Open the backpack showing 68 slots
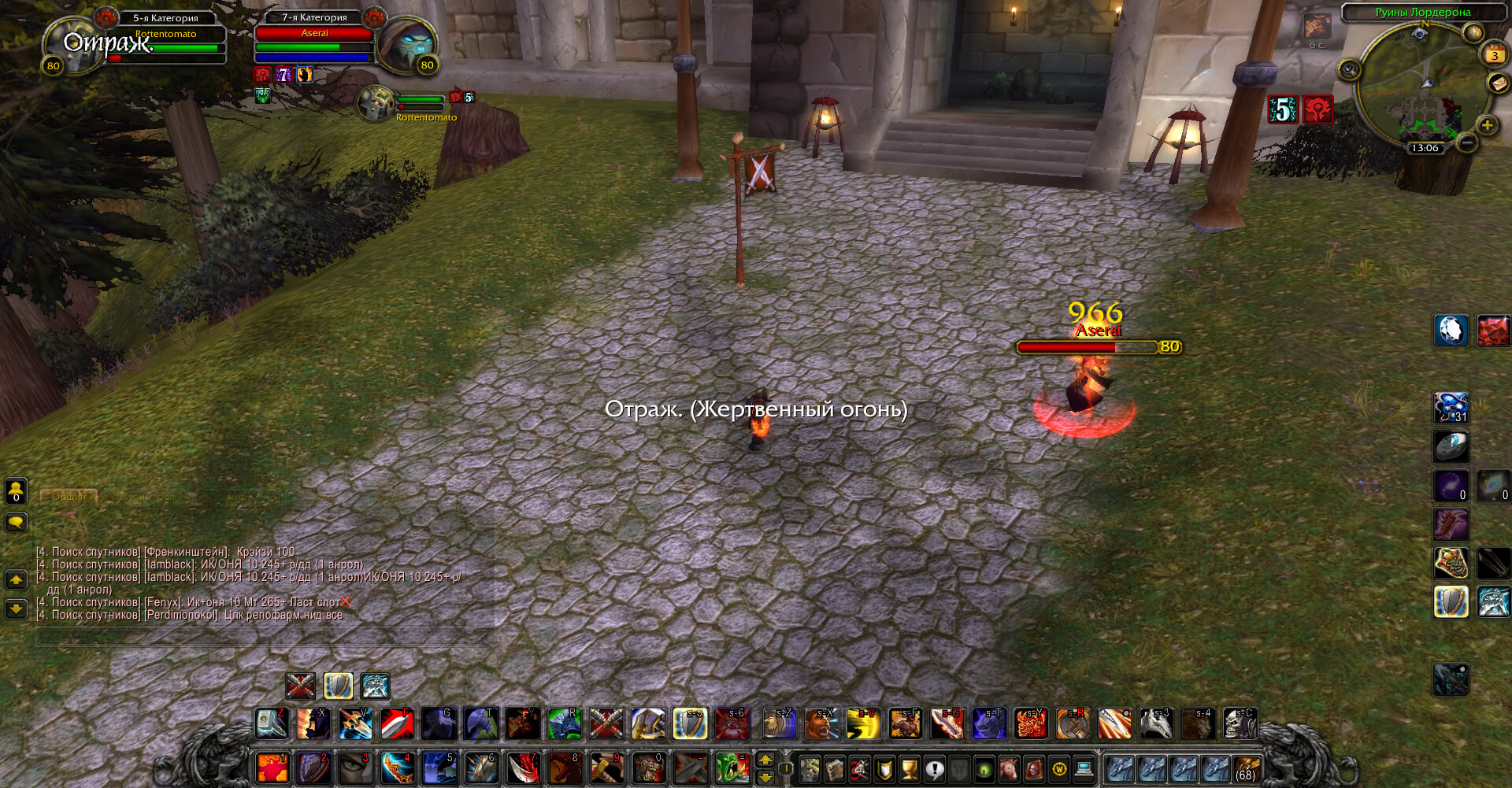Screen dimensions: 1512x788 coord(1246,768)
